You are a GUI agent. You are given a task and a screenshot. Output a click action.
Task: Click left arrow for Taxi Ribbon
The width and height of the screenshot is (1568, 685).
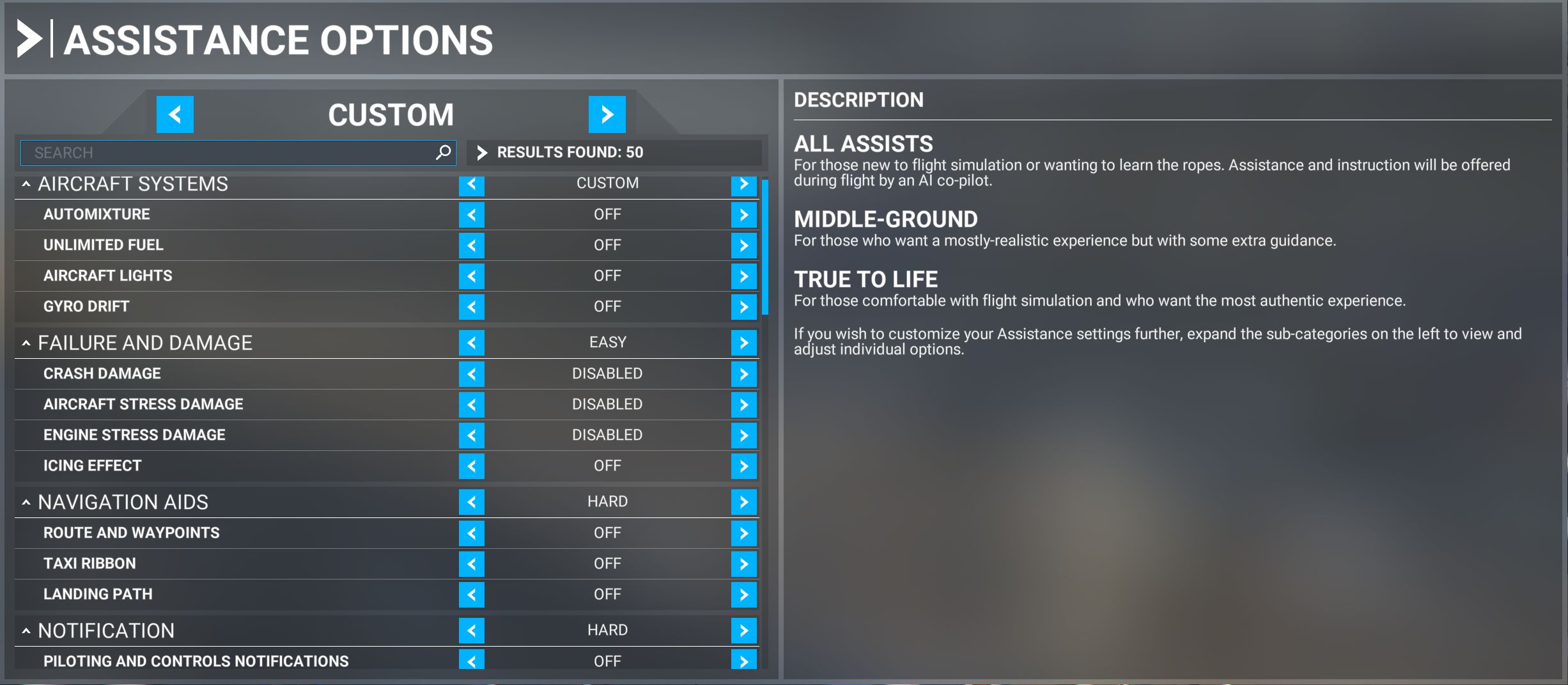[x=471, y=564]
